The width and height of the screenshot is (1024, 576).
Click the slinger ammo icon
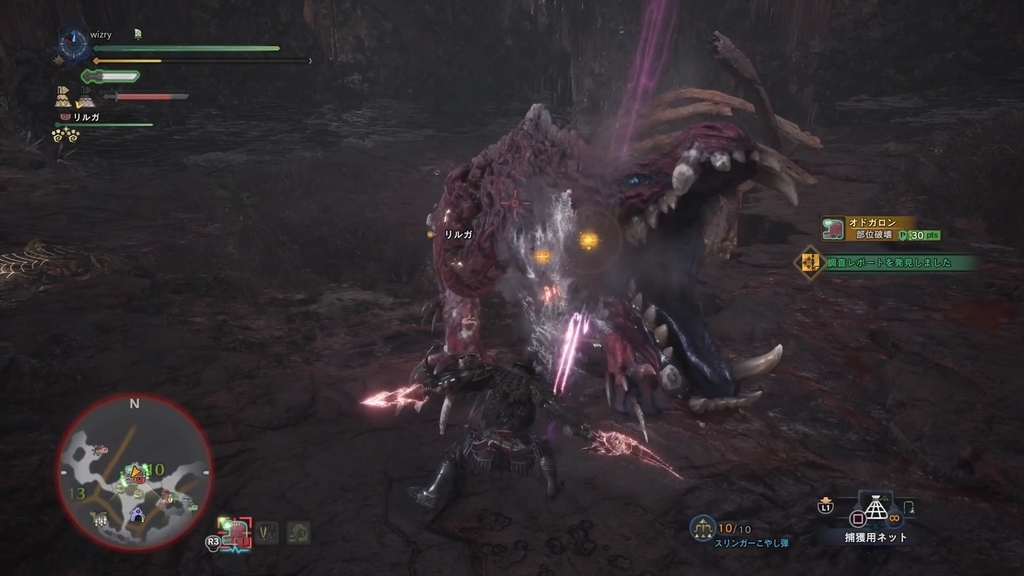[702, 527]
